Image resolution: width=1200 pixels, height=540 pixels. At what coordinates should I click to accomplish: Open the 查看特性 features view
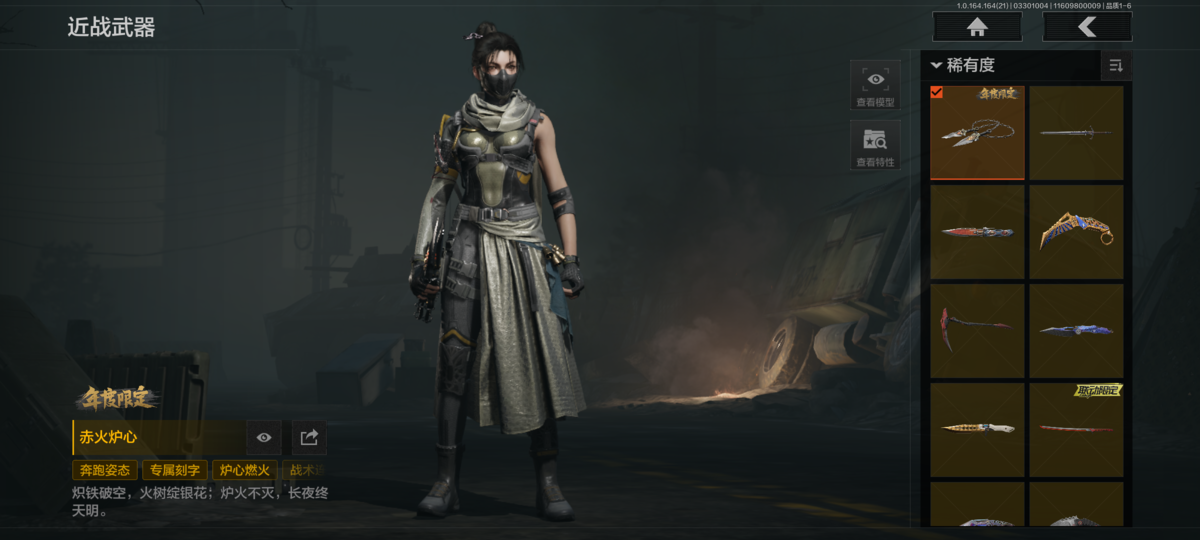pyautogui.click(x=875, y=146)
